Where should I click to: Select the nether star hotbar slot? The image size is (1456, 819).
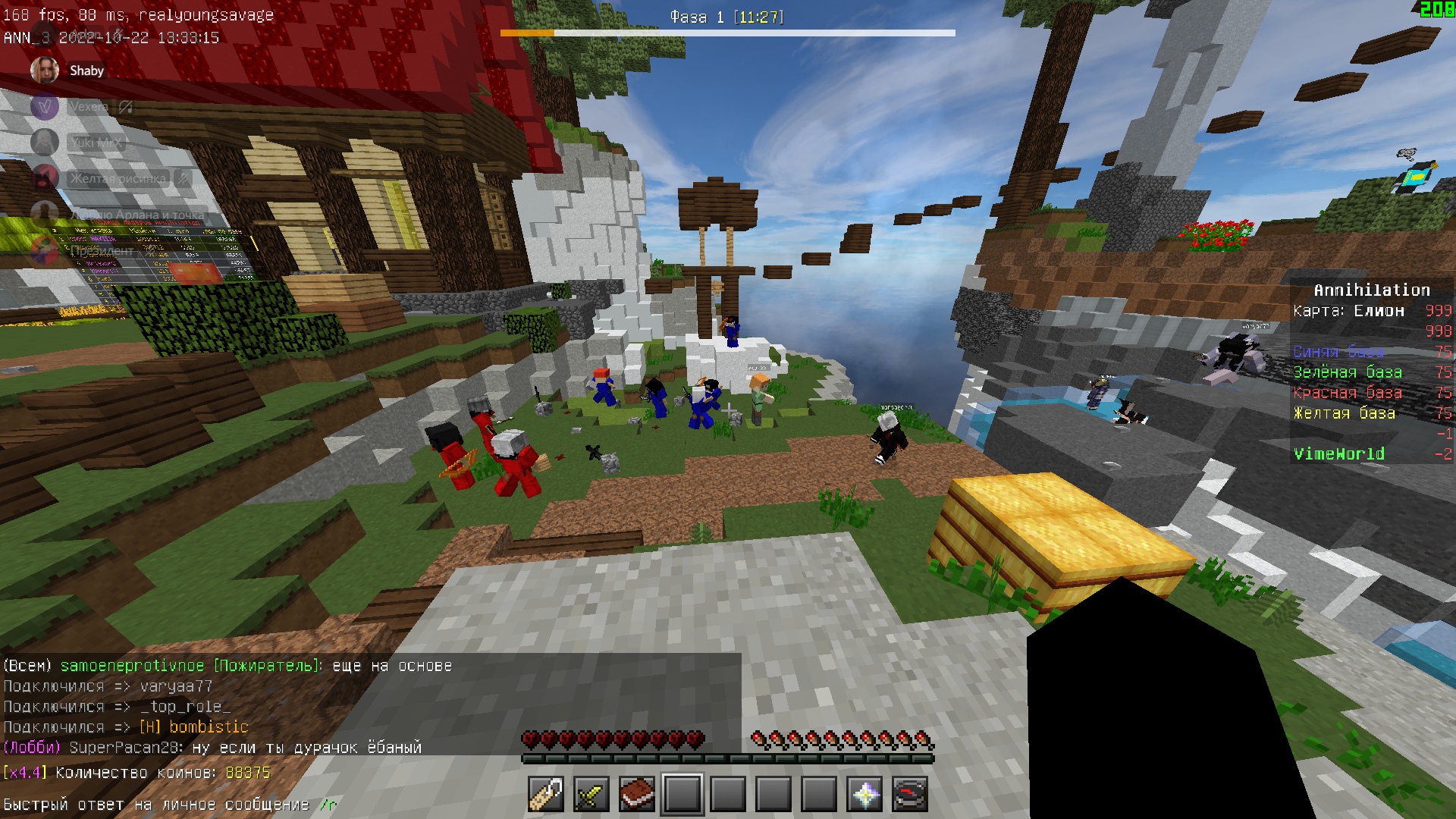coord(864,795)
